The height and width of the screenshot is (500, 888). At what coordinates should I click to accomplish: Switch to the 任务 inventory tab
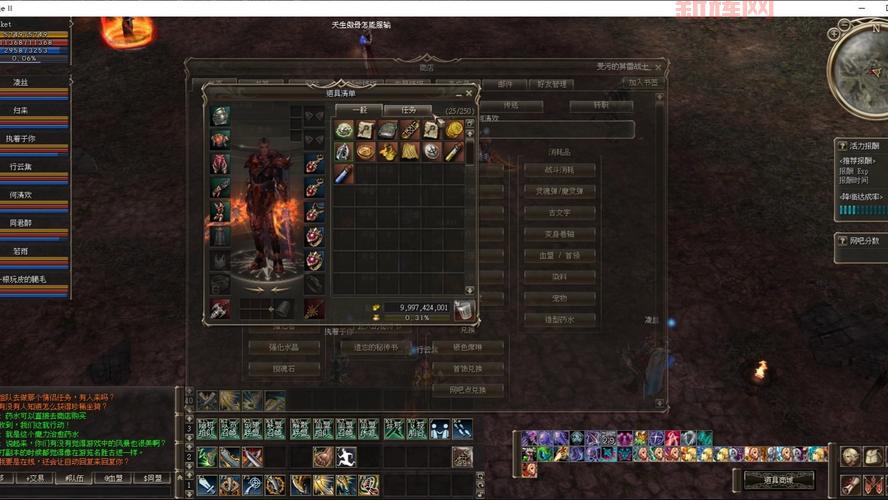click(x=408, y=110)
